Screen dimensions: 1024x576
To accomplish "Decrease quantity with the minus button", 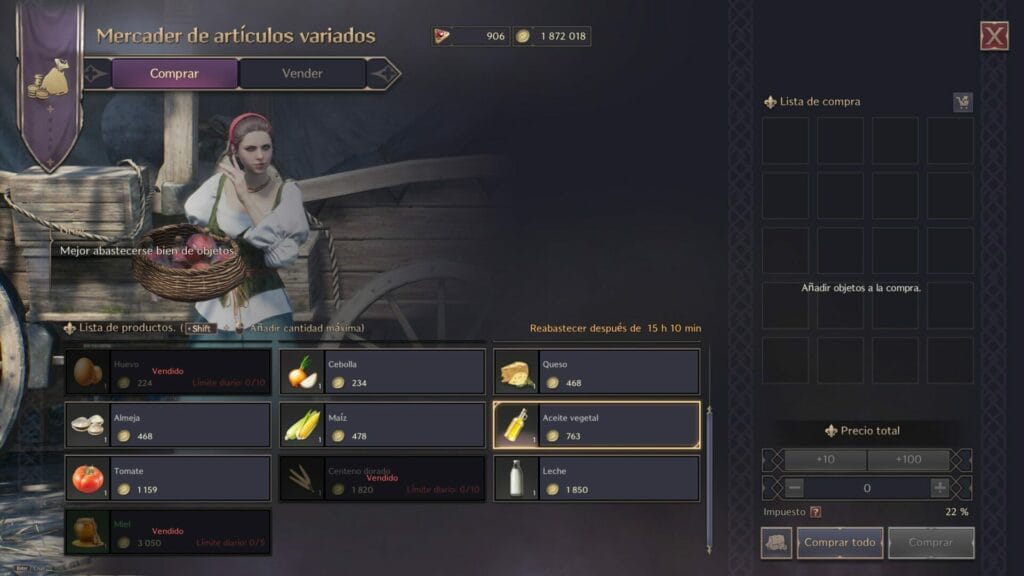I will (x=794, y=488).
